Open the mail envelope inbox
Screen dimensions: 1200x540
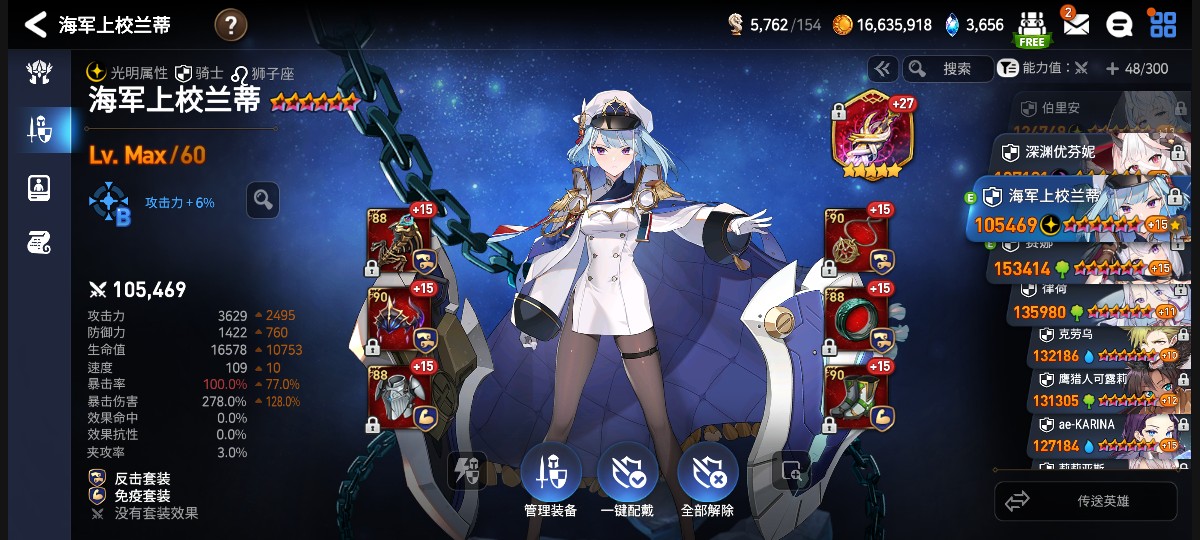tap(1076, 24)
